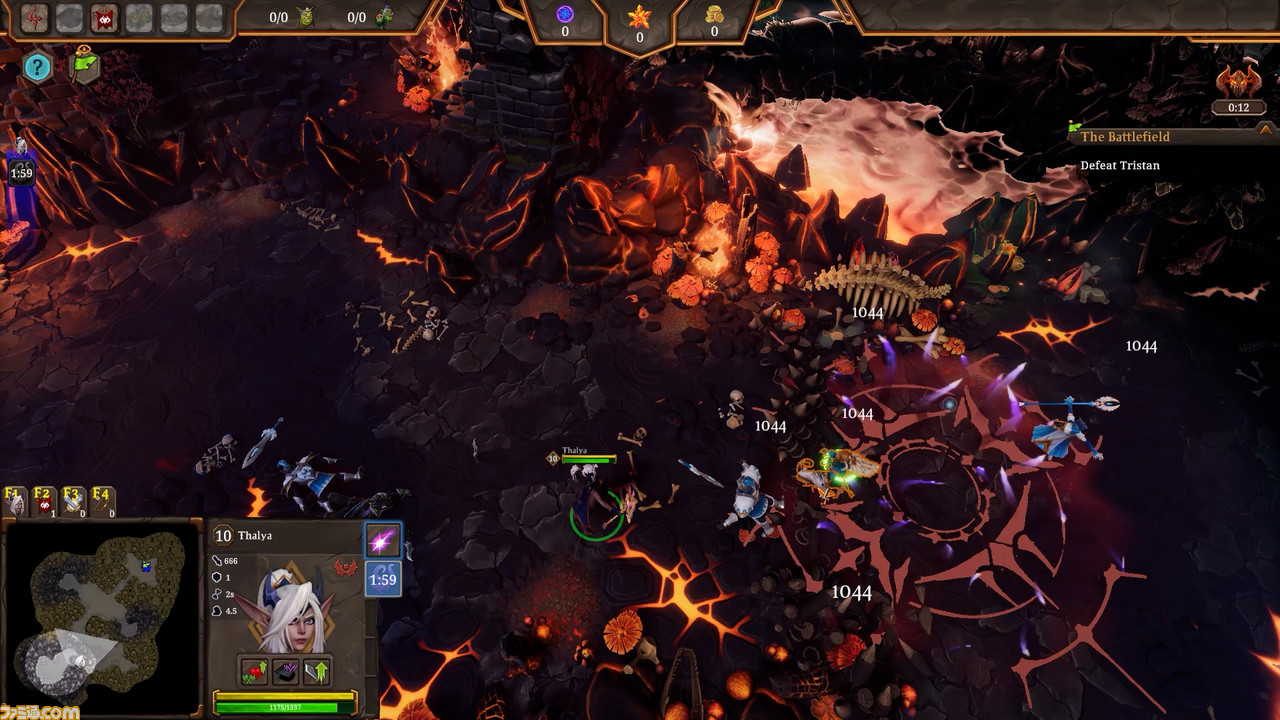Click the Thalya respawn timer portrait at left edge
Viewport: 1280px width, 720px height.
click(x=21, y=165)
